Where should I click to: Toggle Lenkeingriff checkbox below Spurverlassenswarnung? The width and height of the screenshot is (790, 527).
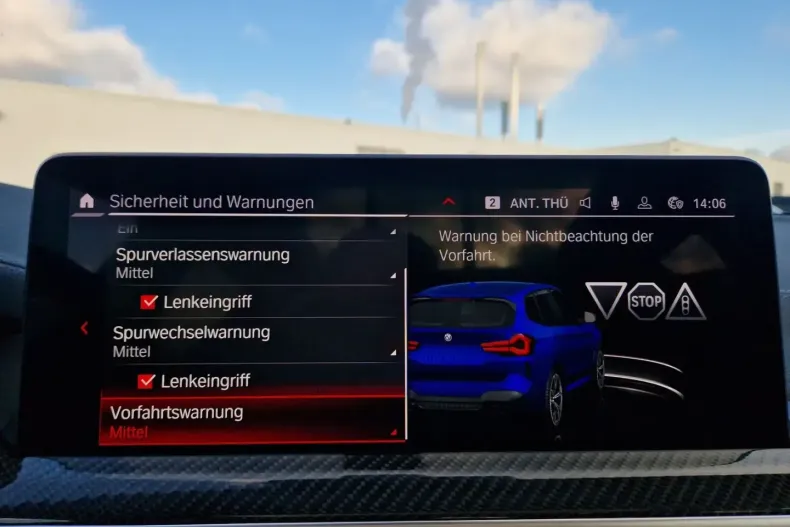click(x=149, y=301)
